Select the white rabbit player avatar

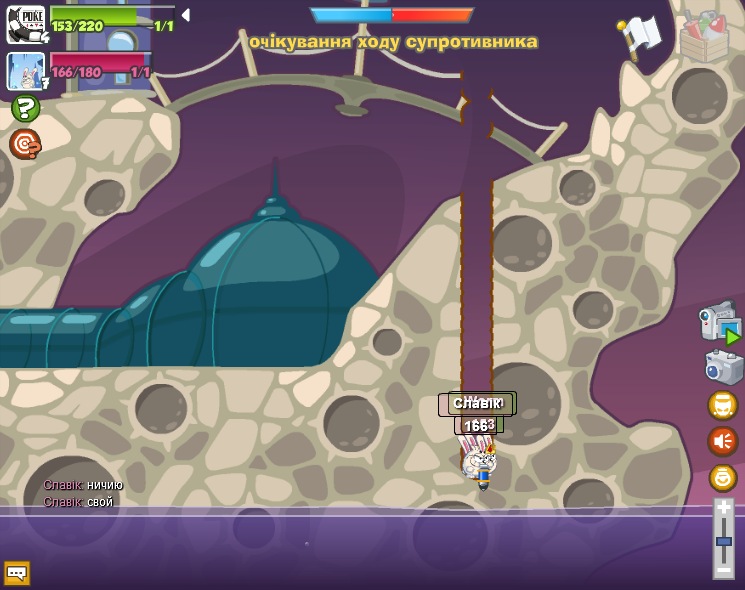click(x=25, y=71)
